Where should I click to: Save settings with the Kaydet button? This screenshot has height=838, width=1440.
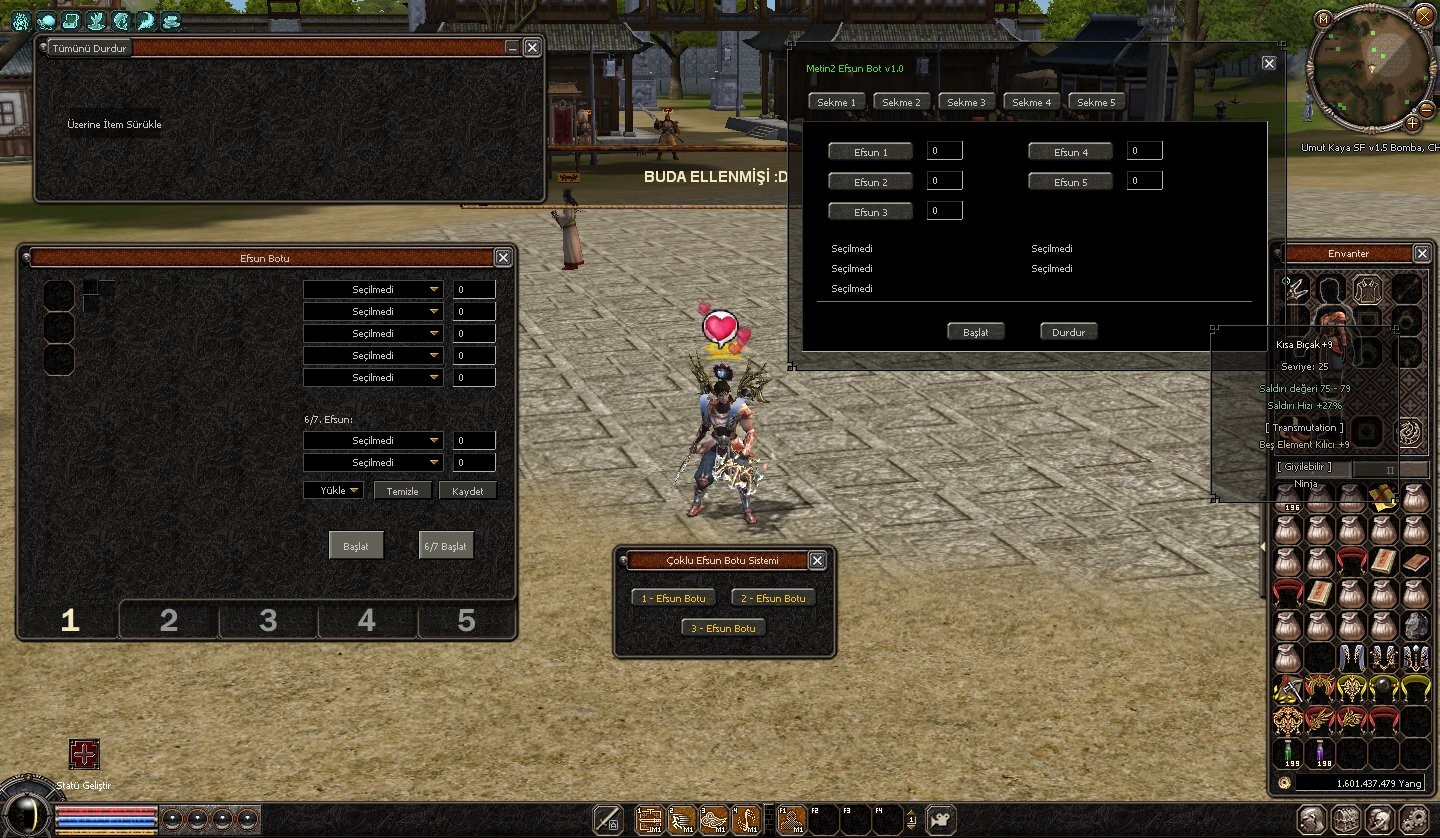[x=467, y=491]
